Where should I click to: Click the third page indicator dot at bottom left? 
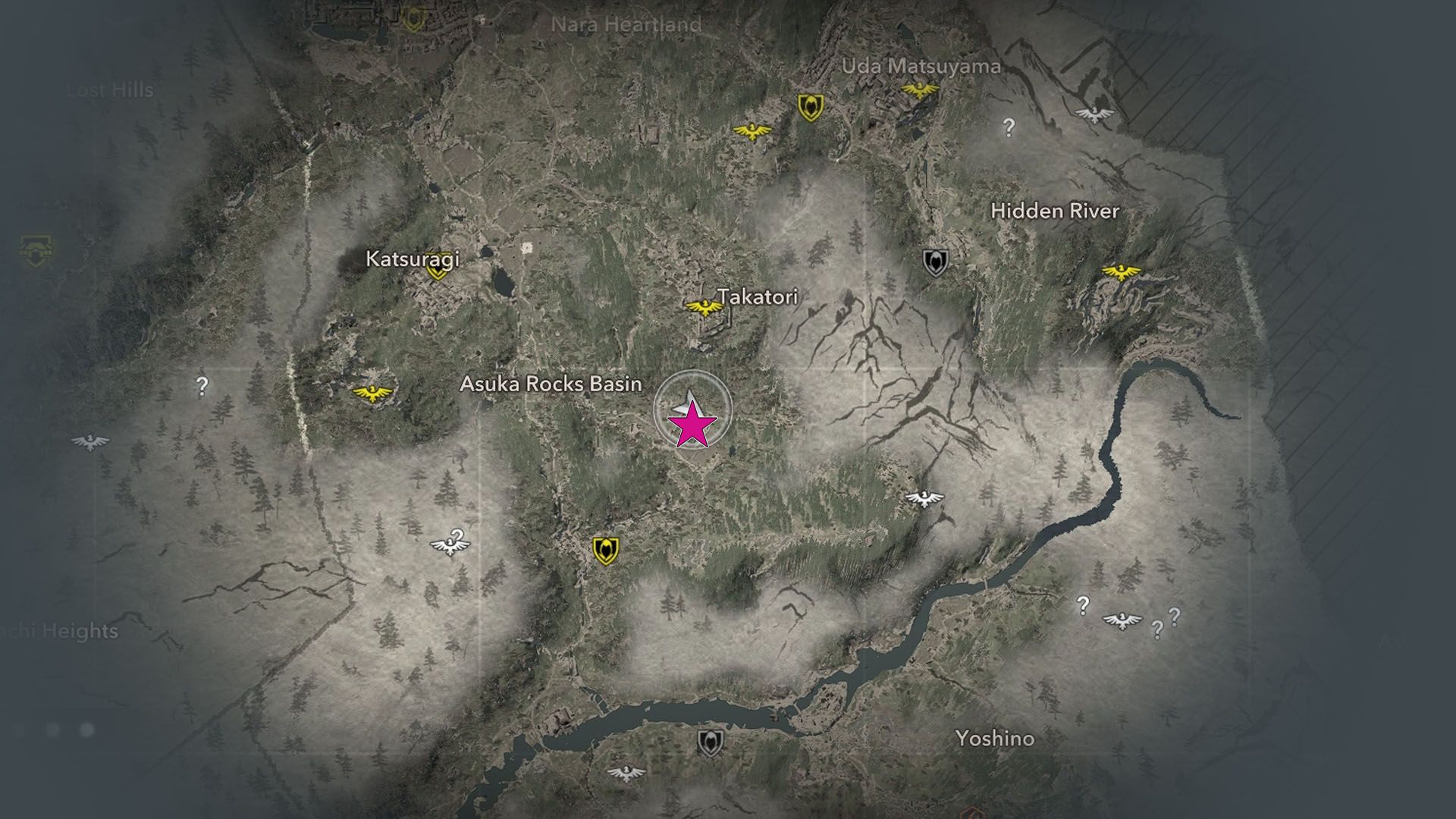point(86,729)
